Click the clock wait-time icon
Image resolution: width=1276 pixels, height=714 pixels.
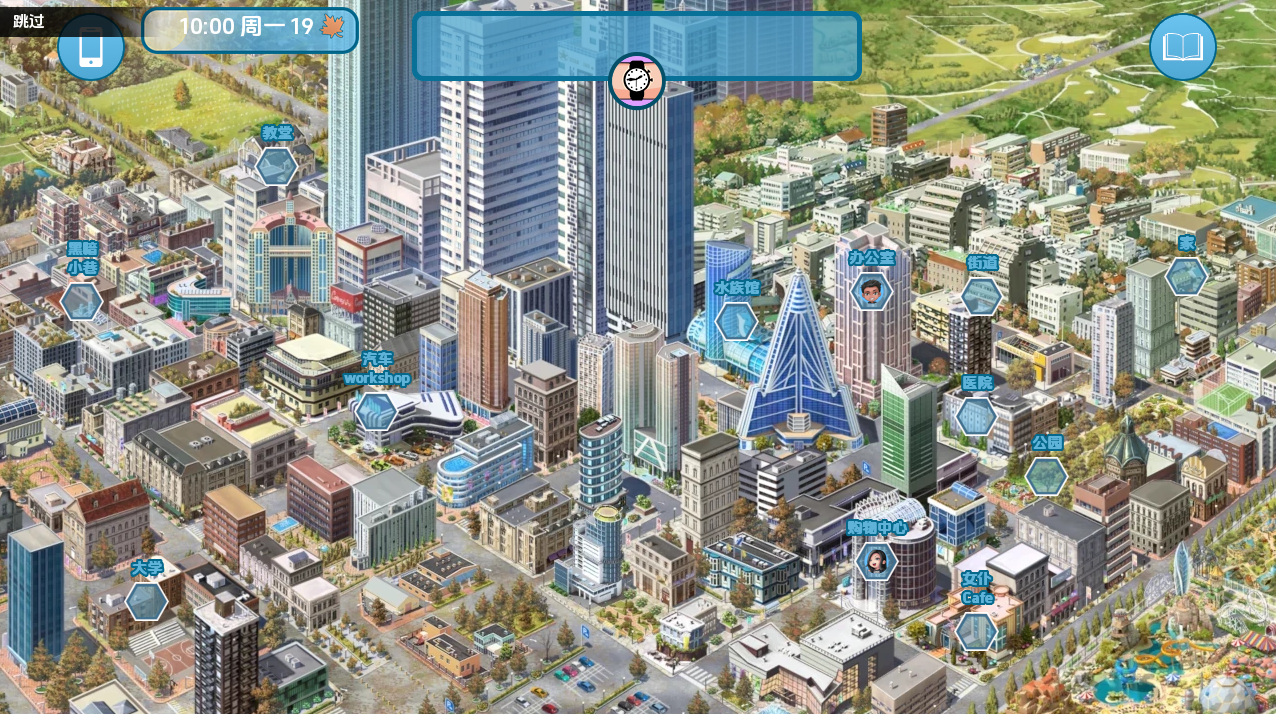tap(637, 80)
